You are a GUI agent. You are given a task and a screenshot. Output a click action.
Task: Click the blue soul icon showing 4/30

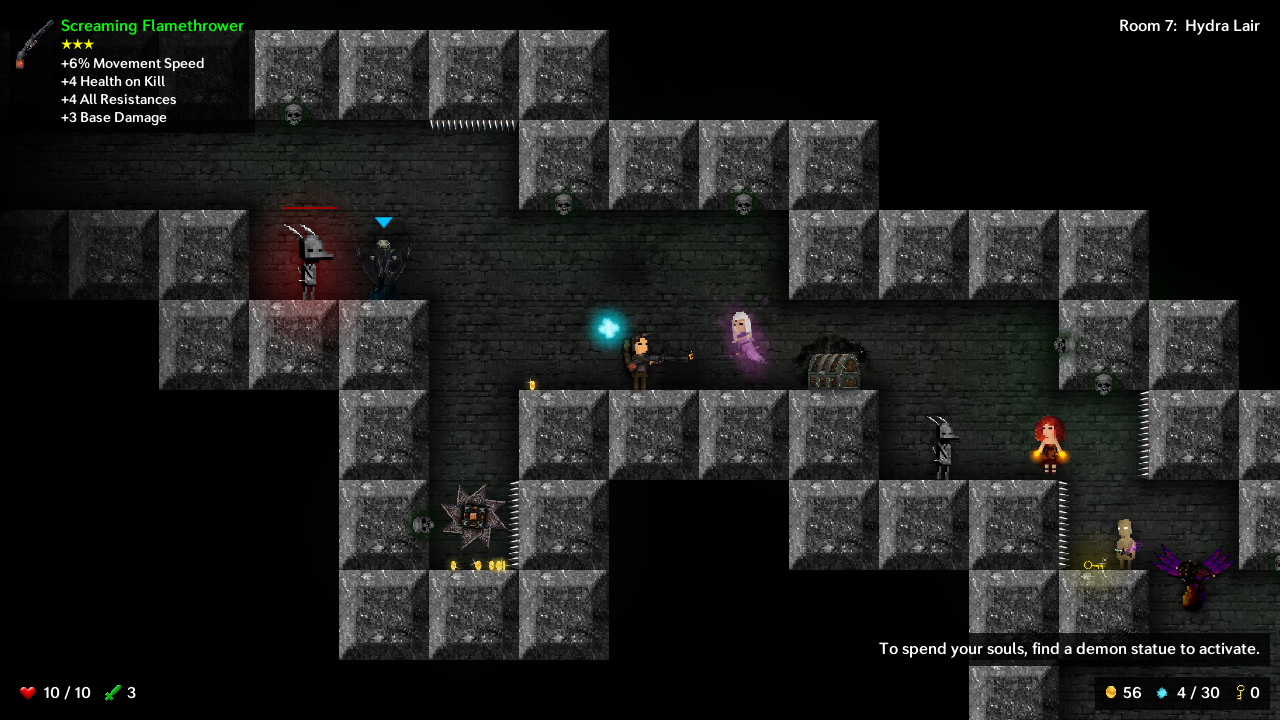pyautogui.click(x=1160, y=692)
